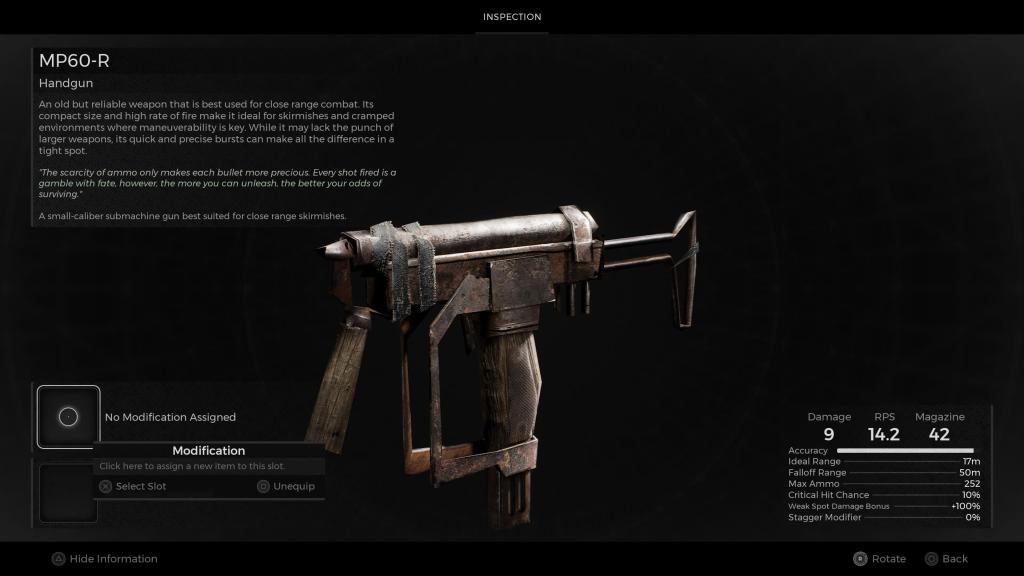
Task: Select the highlighted weapon Modification slot
Action: tap(68, 417)
